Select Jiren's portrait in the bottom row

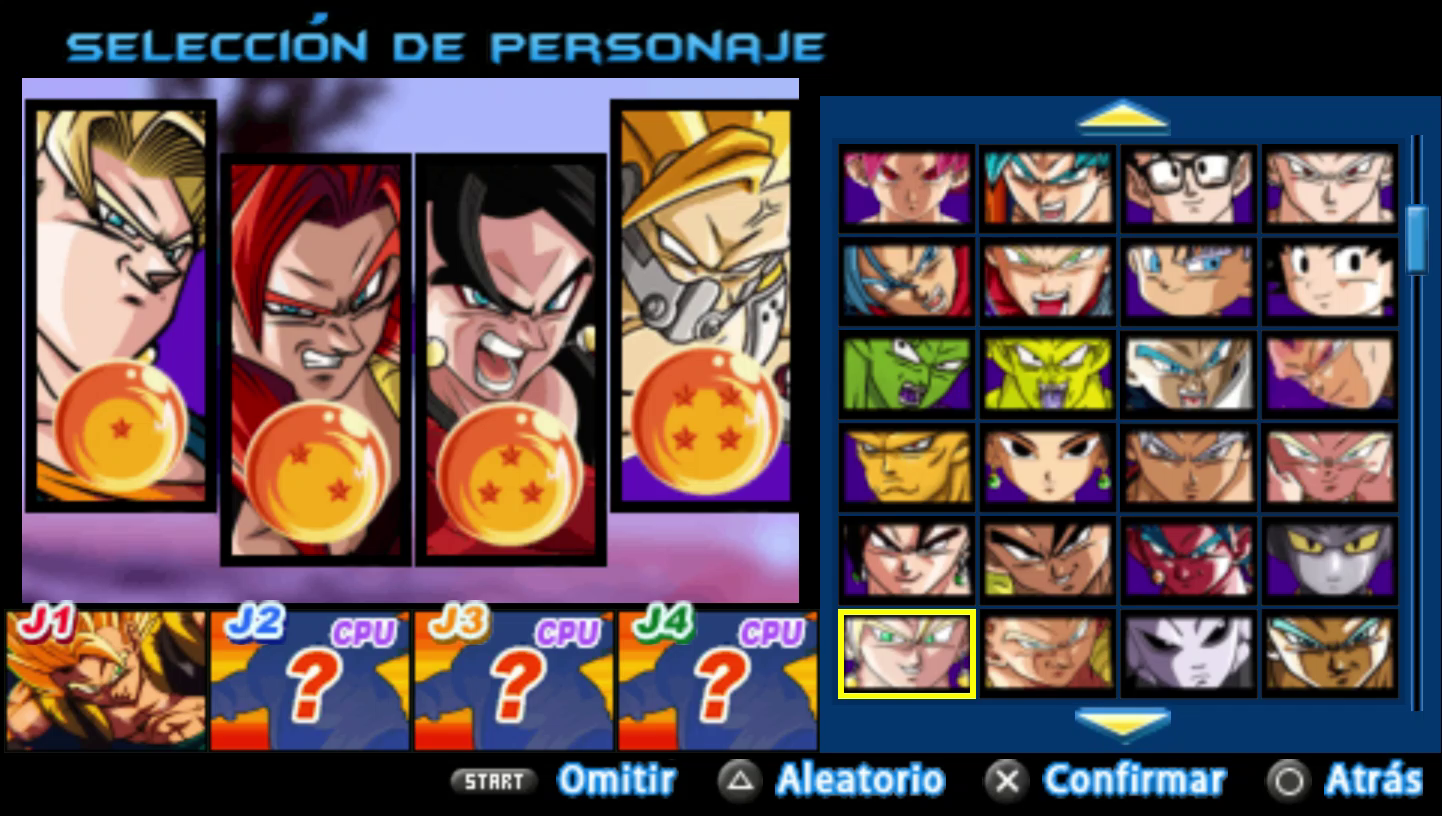[x=1188, y=655]
